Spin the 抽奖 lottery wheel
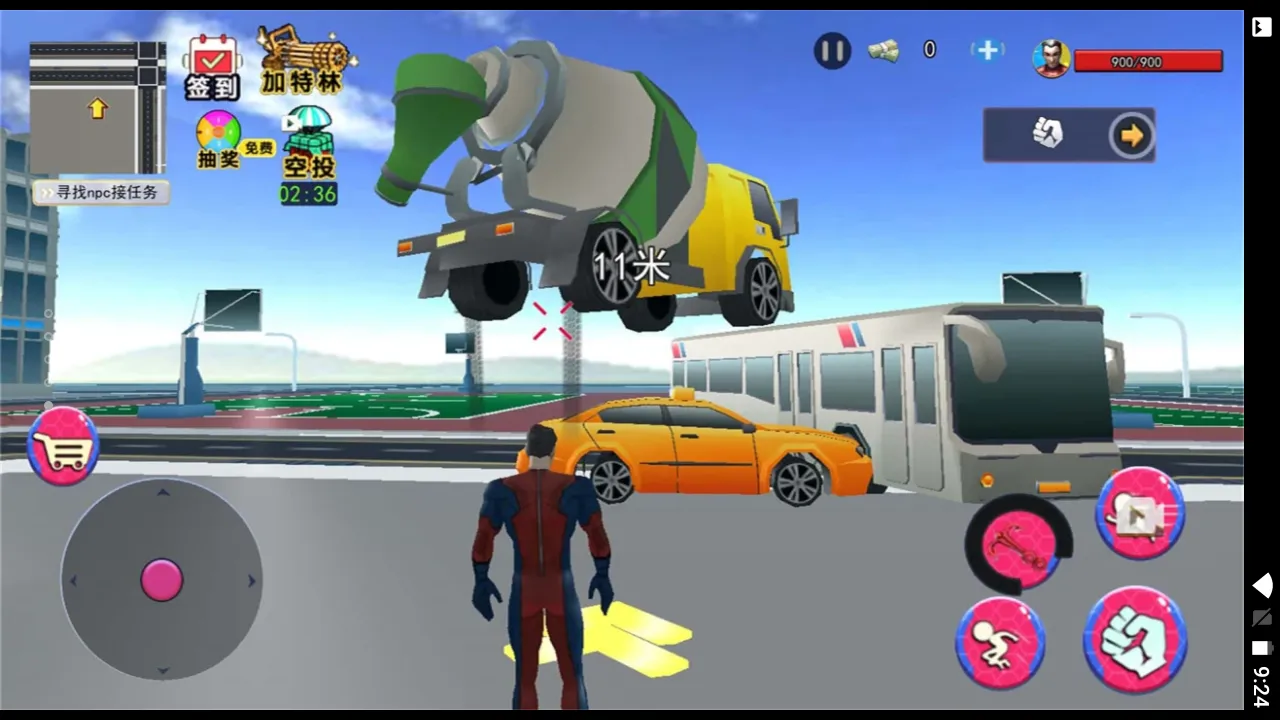 point(219,139)
